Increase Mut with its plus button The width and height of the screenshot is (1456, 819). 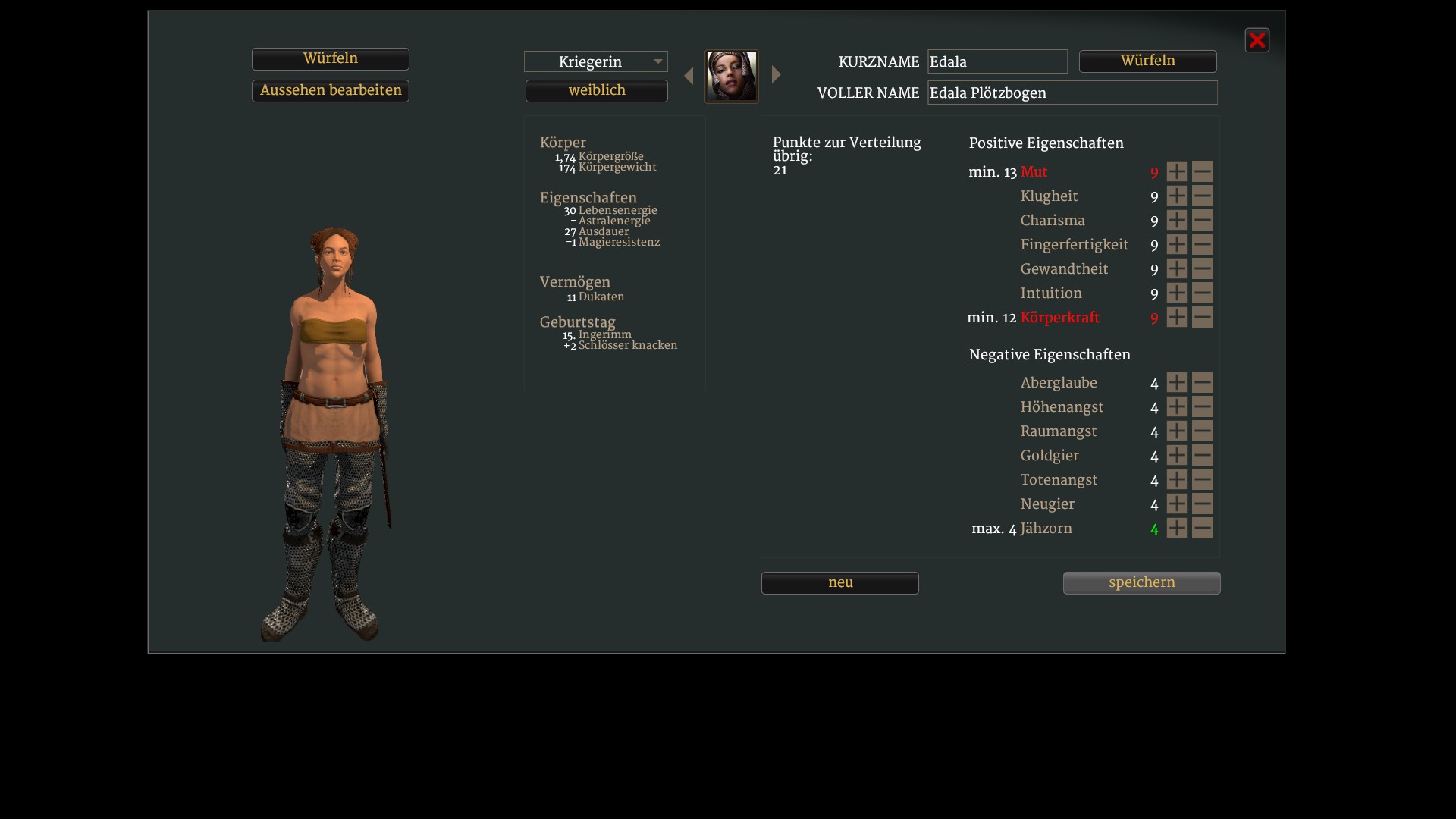pyautogui.click(x=1176, y=172)
